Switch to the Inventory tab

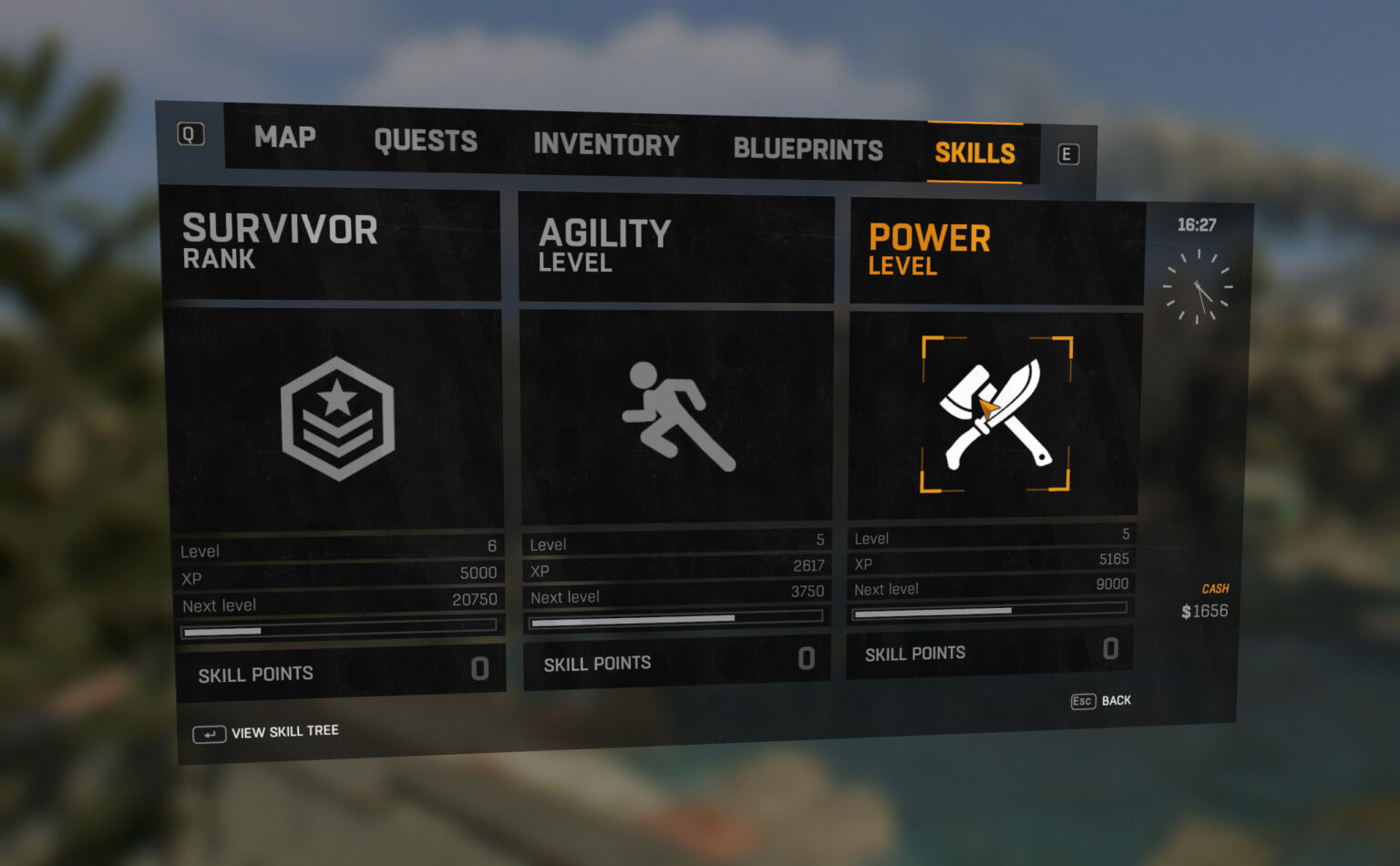tap(605, 144)
